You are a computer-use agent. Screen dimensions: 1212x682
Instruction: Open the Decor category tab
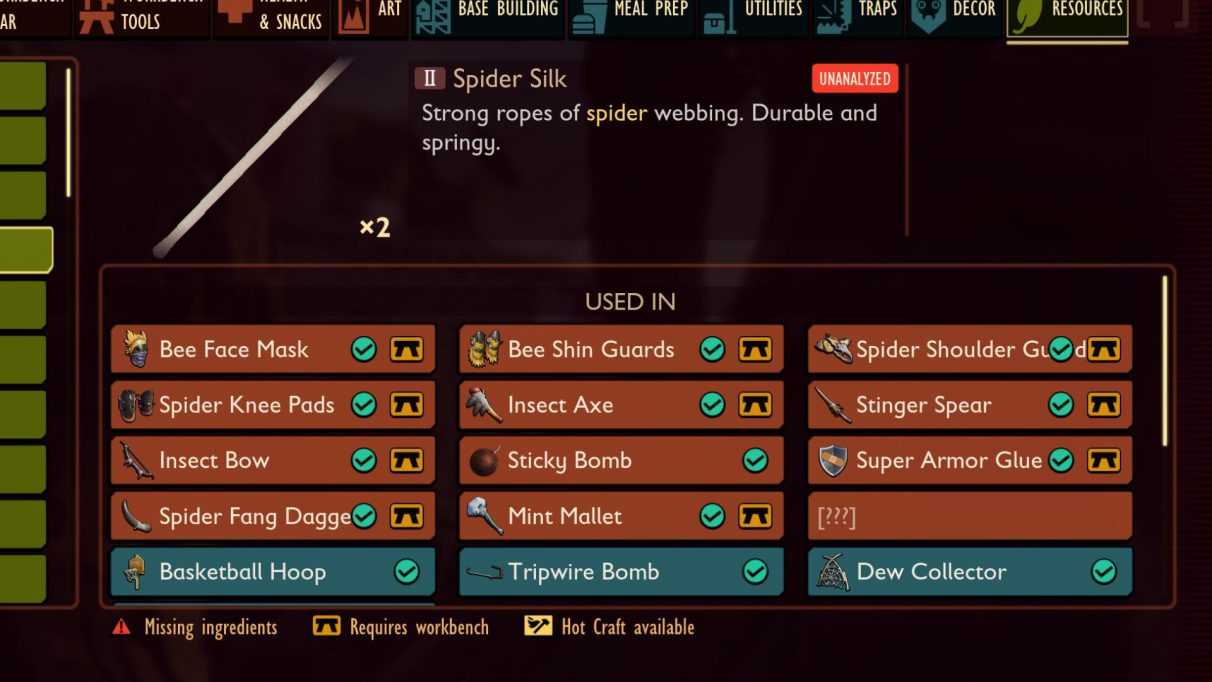click(x=954, y=17)
